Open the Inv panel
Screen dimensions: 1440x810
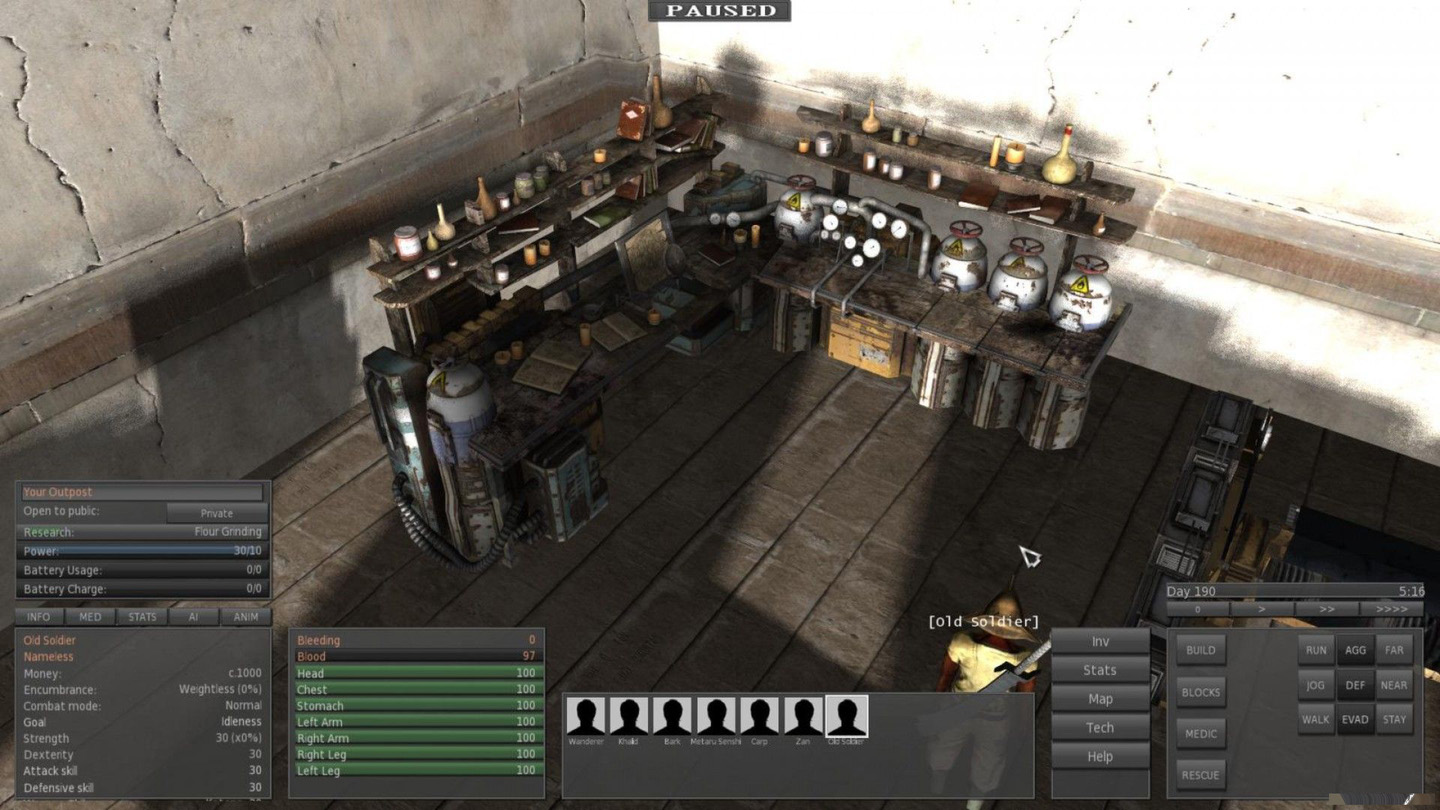pyautogui.click(x=1100, y=641)
